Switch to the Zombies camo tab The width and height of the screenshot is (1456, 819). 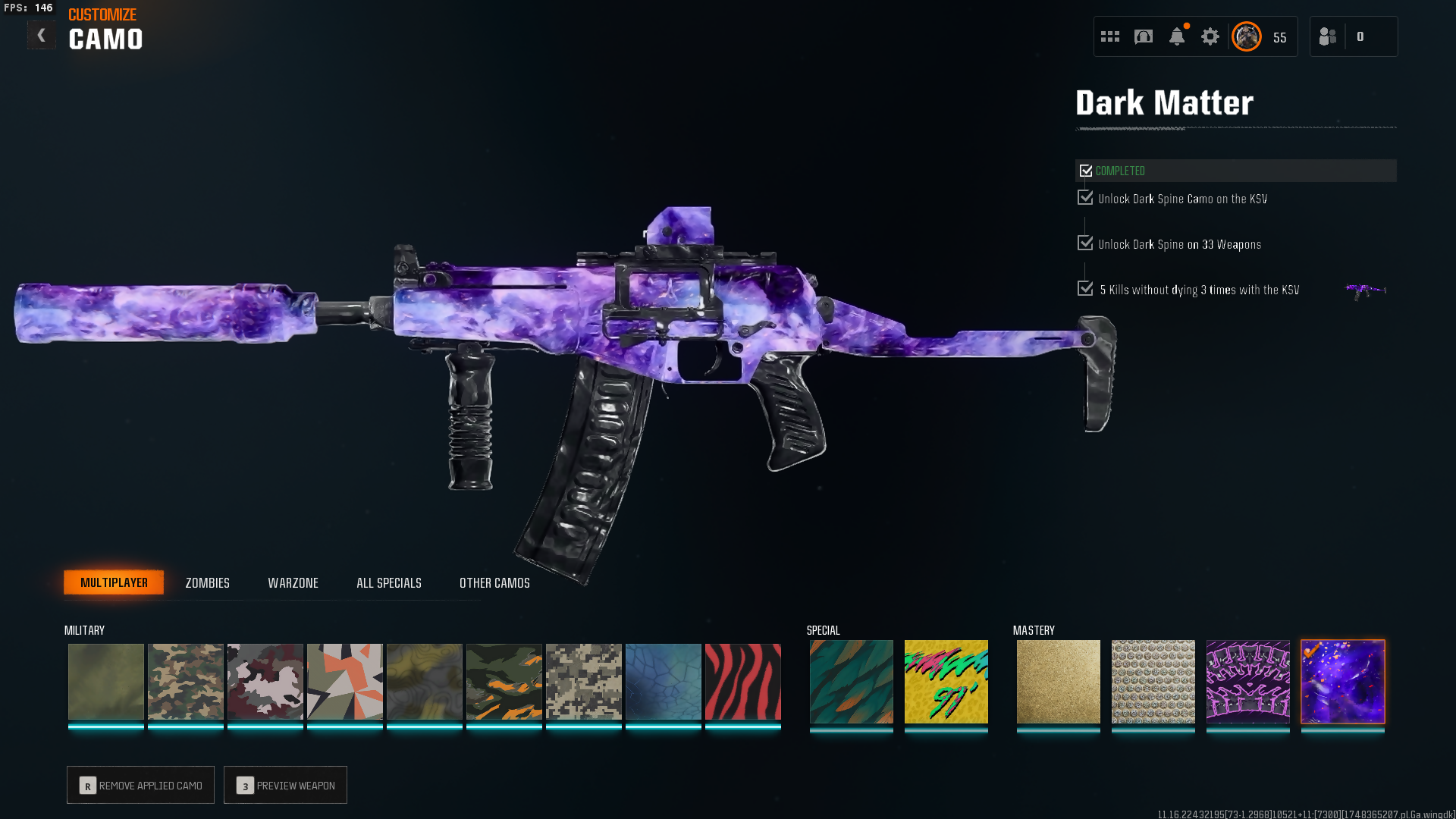coord(207,582)
